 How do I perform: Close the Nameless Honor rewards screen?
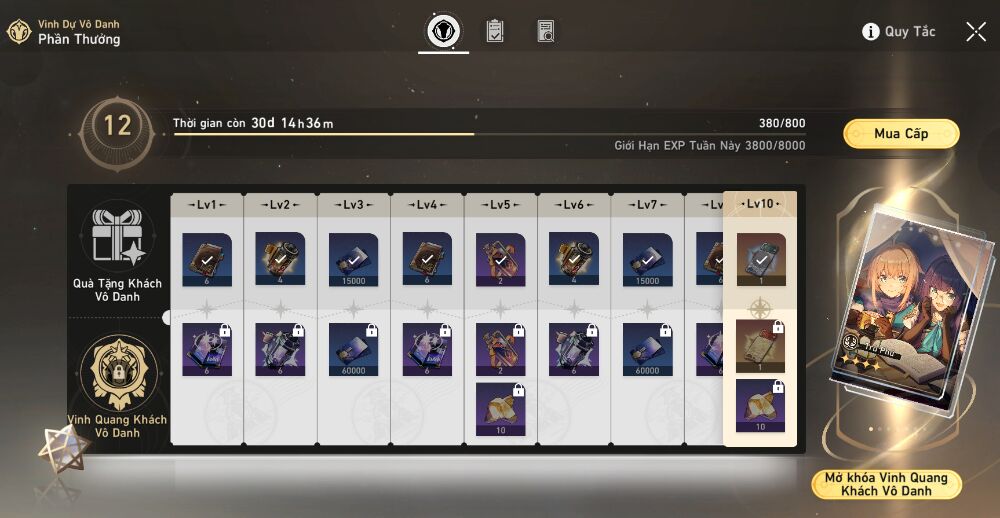[x=976, y=32]
